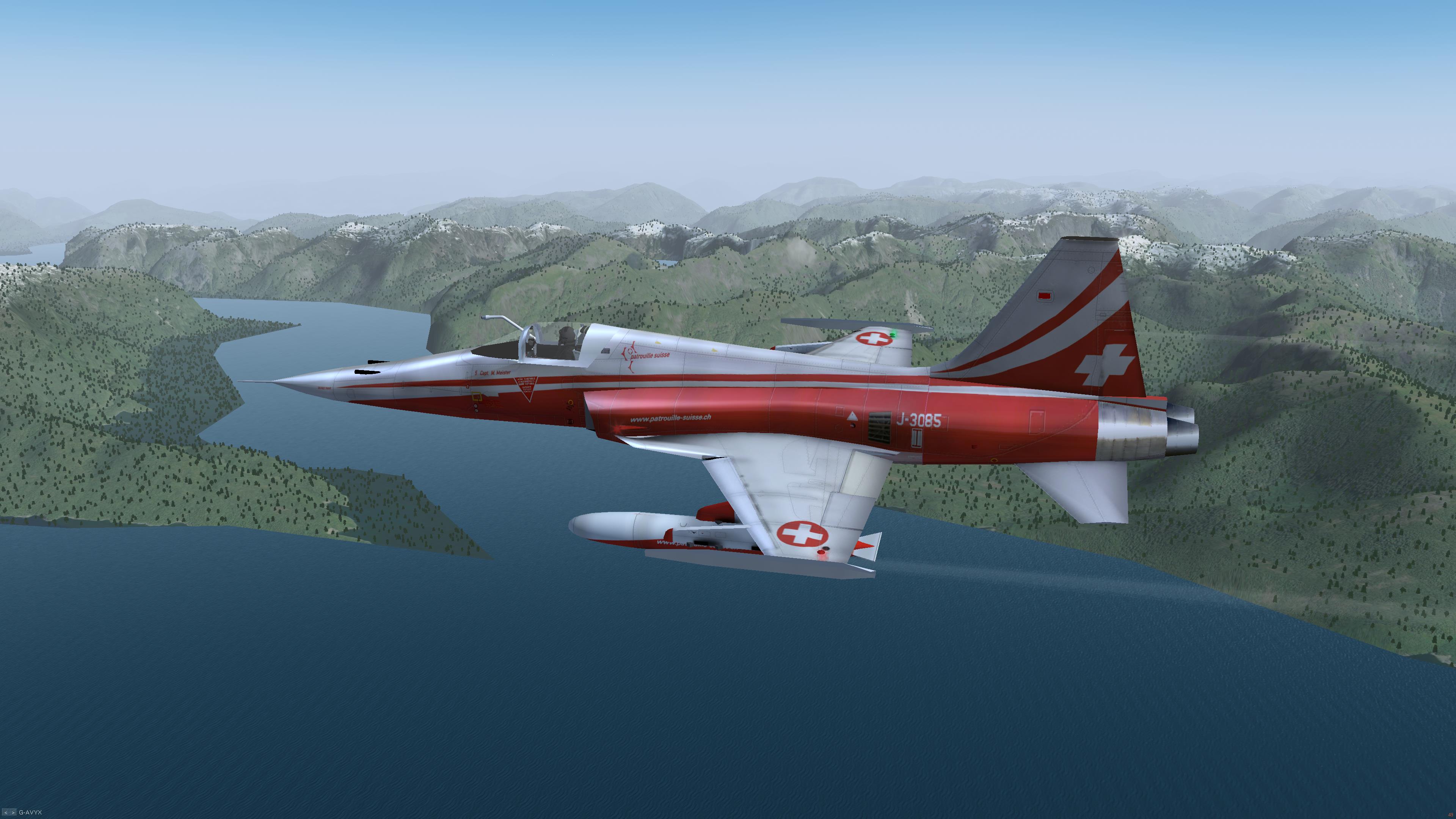Click the next arrow beside the G-AVYX callsign

pos(13,812)
